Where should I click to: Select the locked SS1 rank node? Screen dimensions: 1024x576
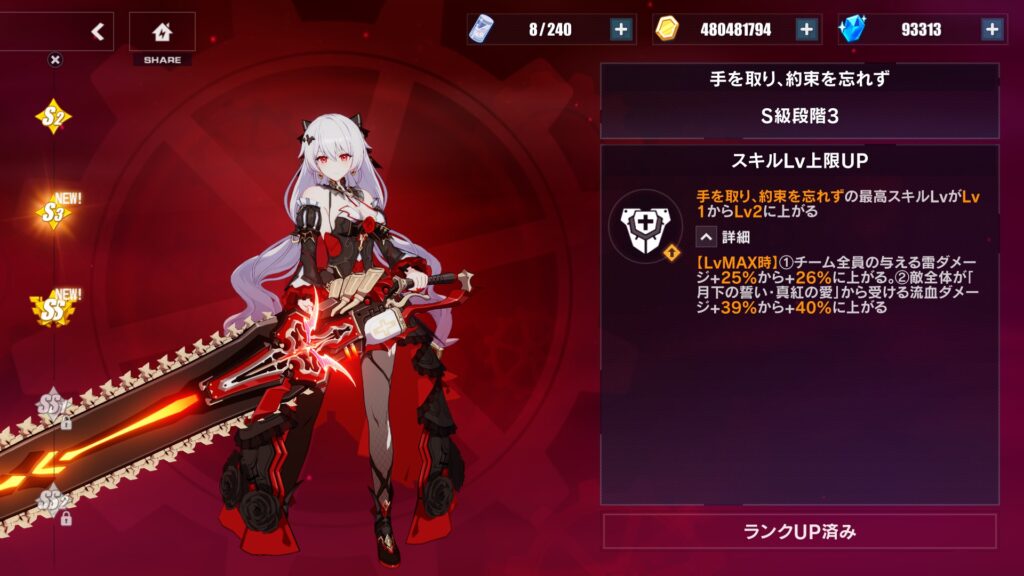54,406
